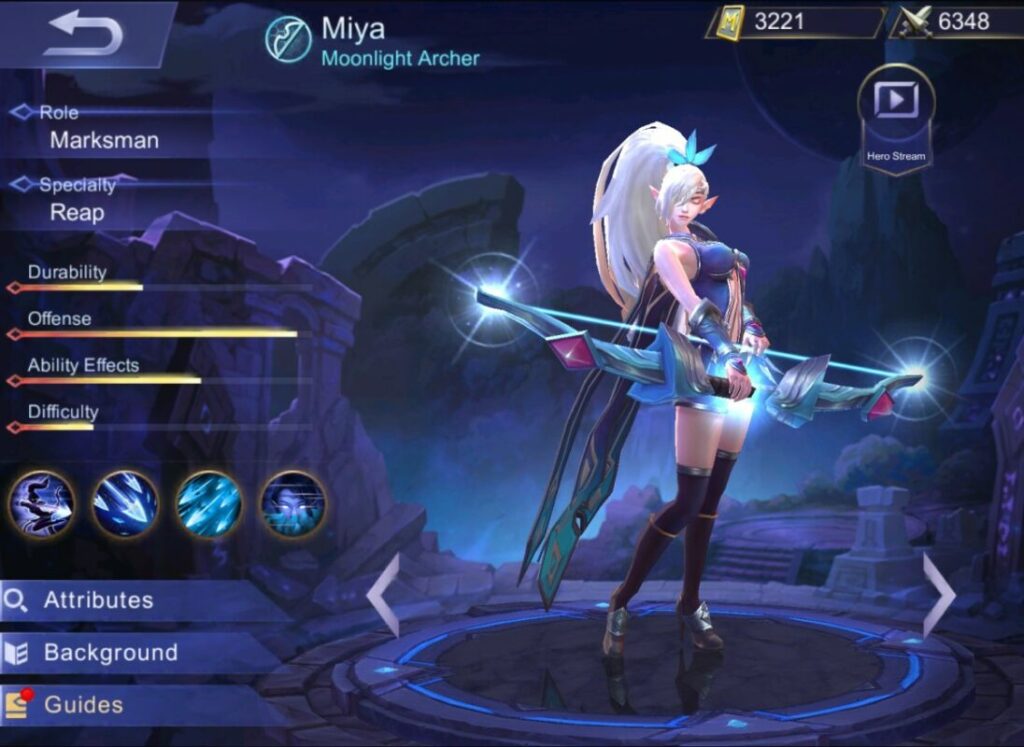
Task: View the white split-arrows skill
Action: [x=125, y=504]
